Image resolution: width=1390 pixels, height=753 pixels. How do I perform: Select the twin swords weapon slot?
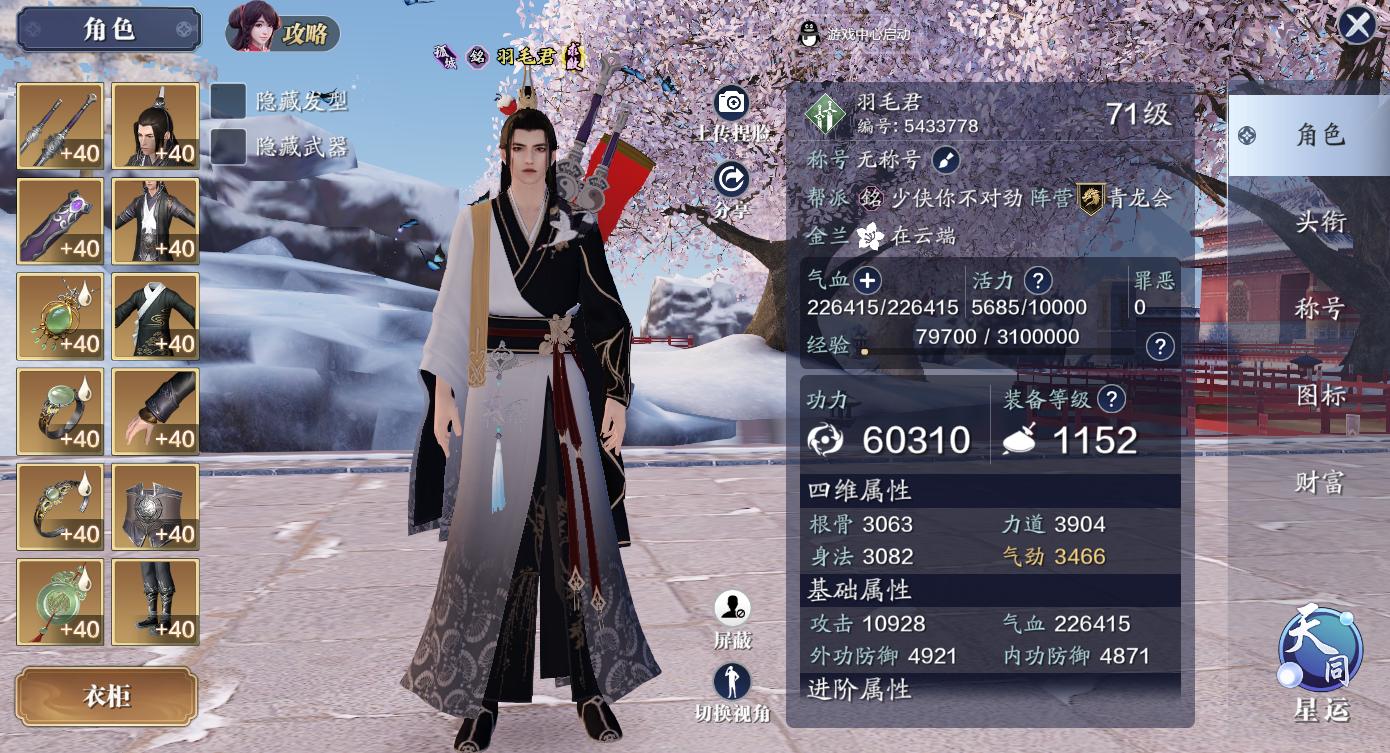[x=60, y=126]
